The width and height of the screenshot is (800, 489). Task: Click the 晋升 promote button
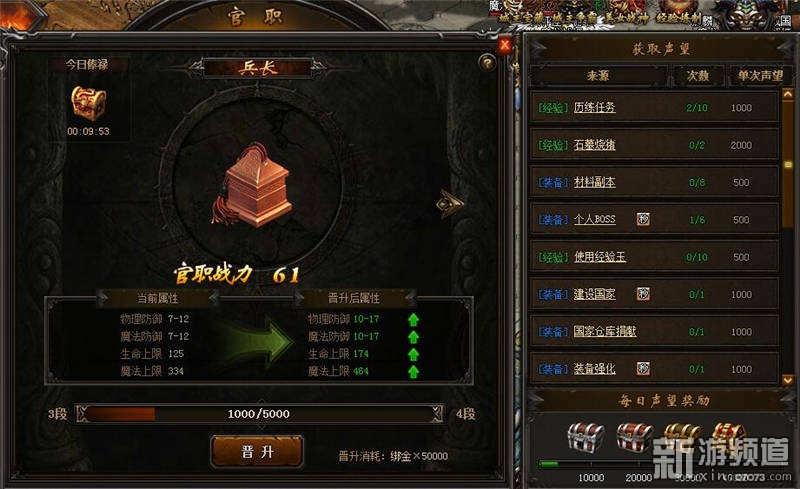[256, 451]
